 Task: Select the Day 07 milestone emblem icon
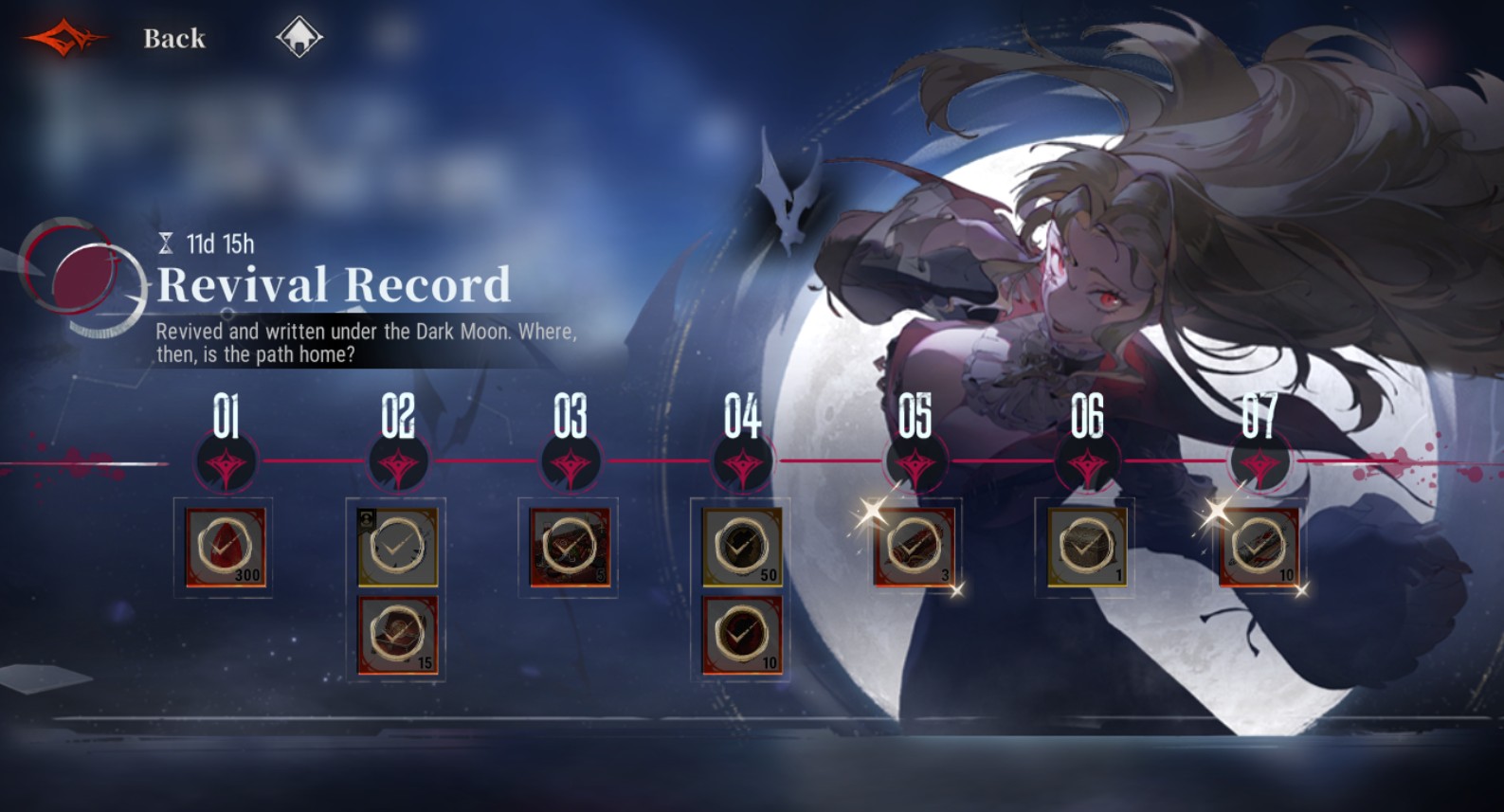1260,464
